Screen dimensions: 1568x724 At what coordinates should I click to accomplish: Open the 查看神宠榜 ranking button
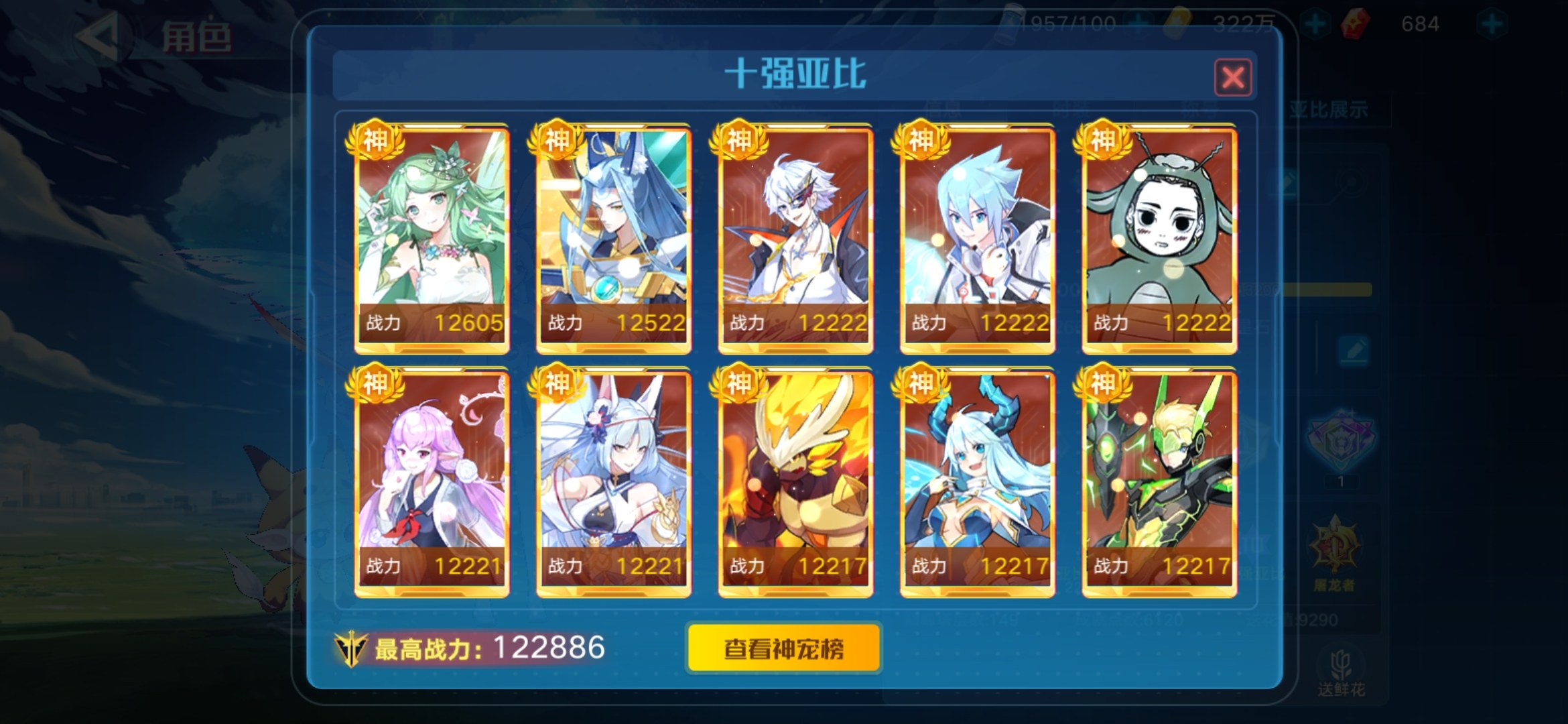pyautogui.click(x=783, y=648)
